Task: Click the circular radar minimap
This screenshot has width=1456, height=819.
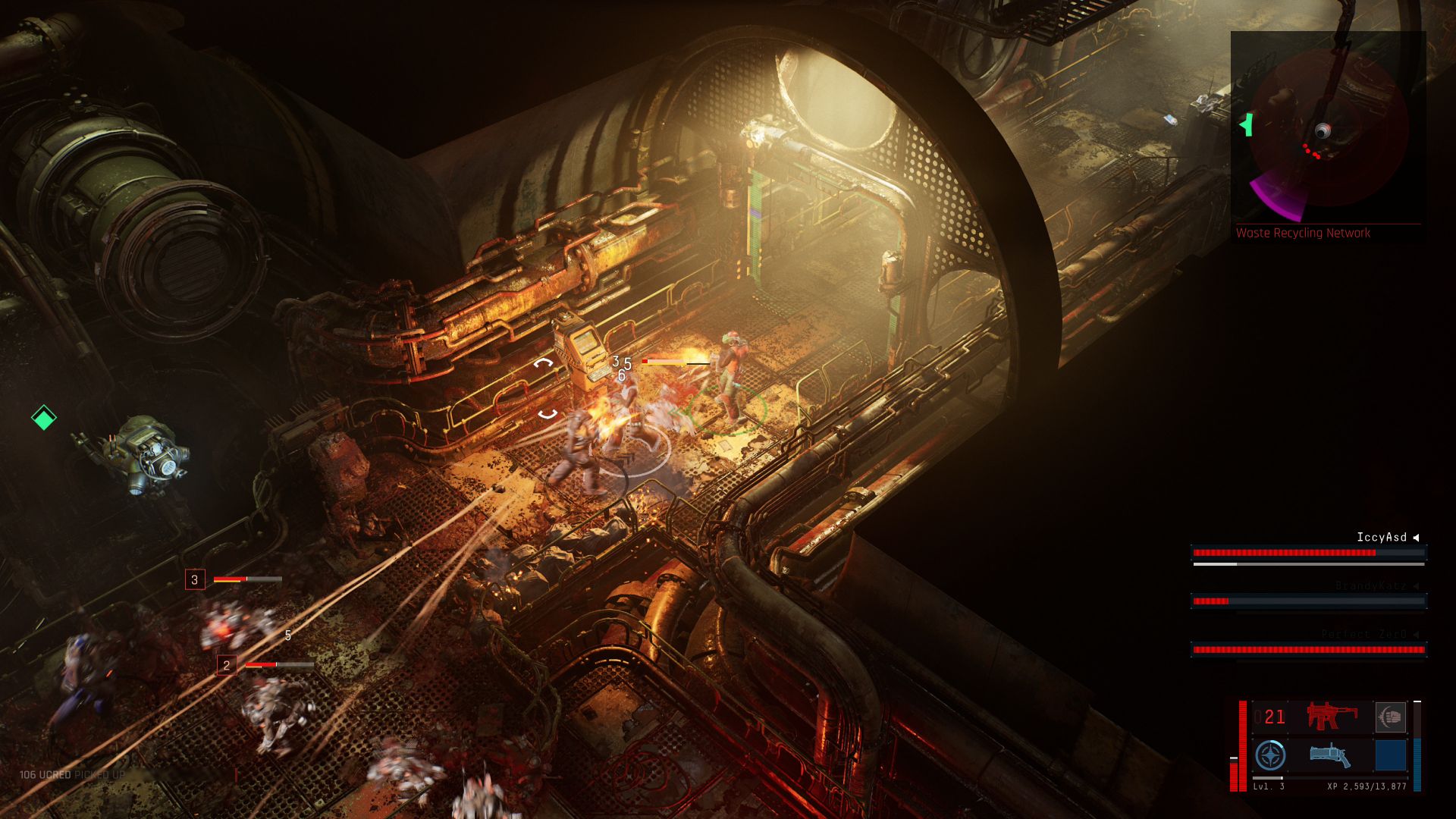Action: (1327, 129)
